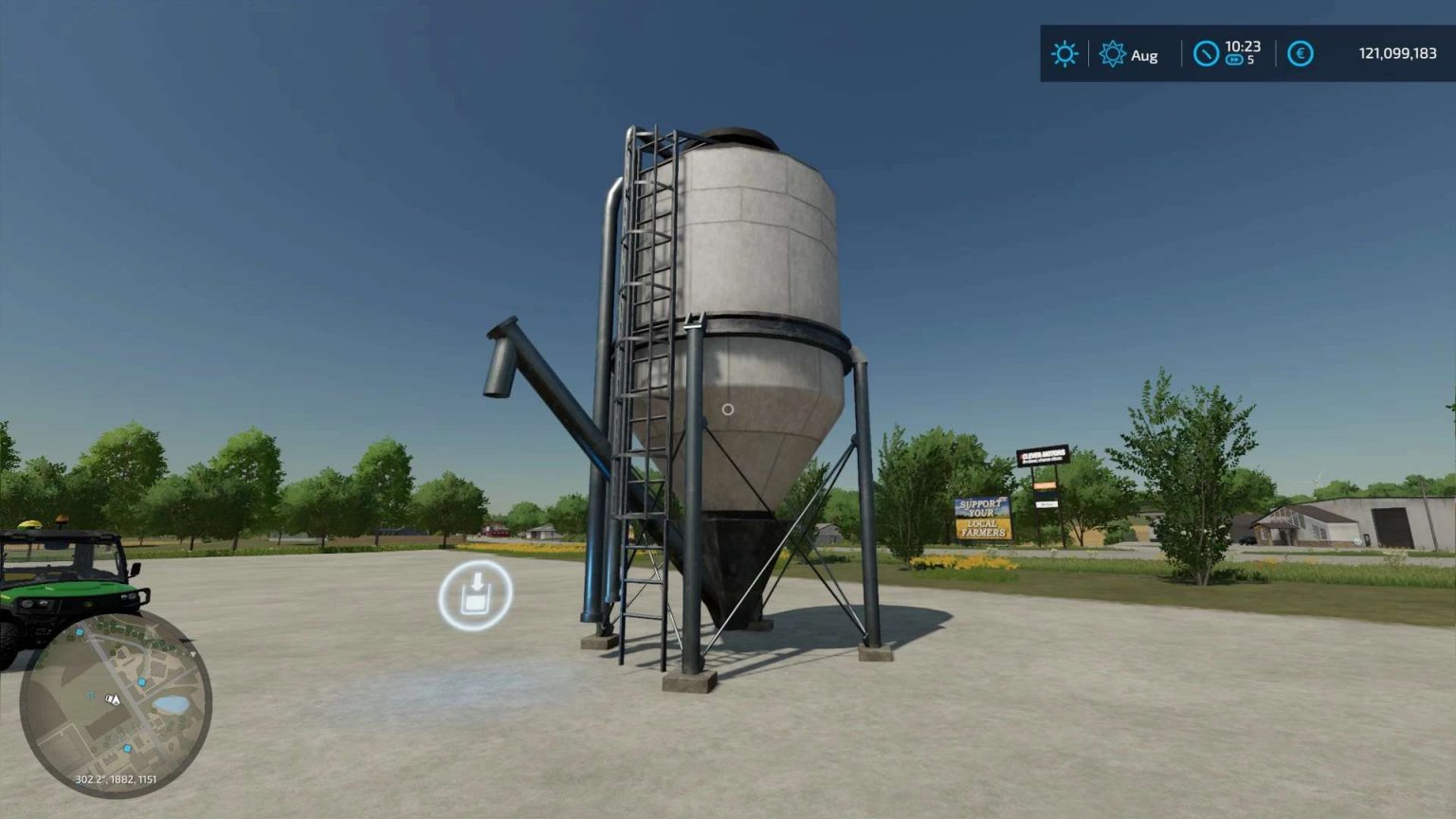
Task: Select the Aug season wheel icon
Action: click(x=1112, y=53)
